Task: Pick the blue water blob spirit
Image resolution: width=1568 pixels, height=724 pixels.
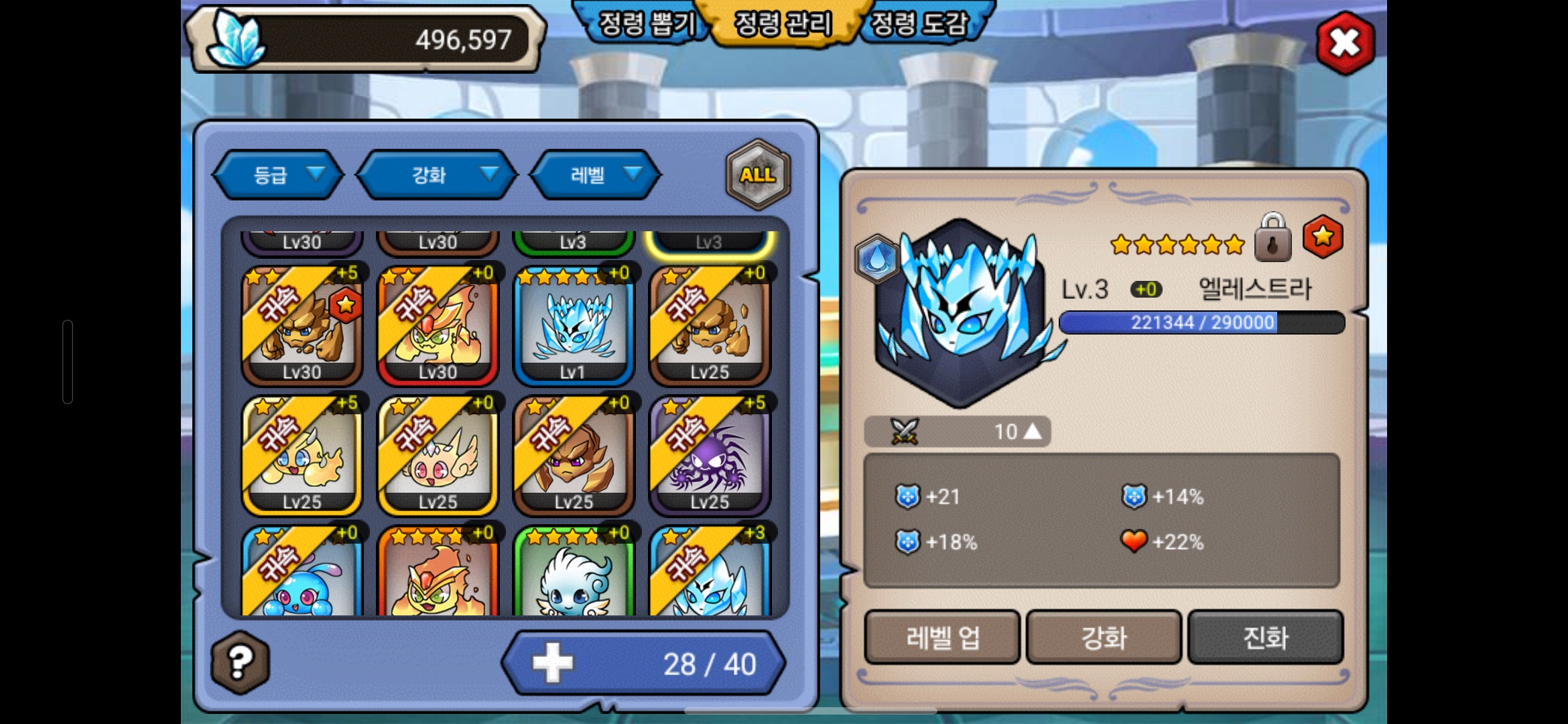Action: (302, 575)
